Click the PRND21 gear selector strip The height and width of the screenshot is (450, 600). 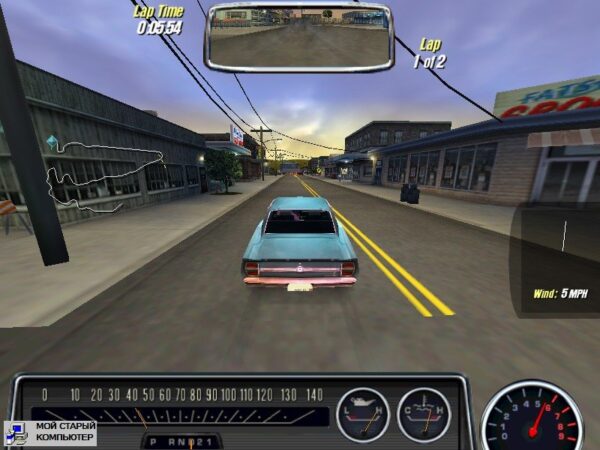(181, 440)
